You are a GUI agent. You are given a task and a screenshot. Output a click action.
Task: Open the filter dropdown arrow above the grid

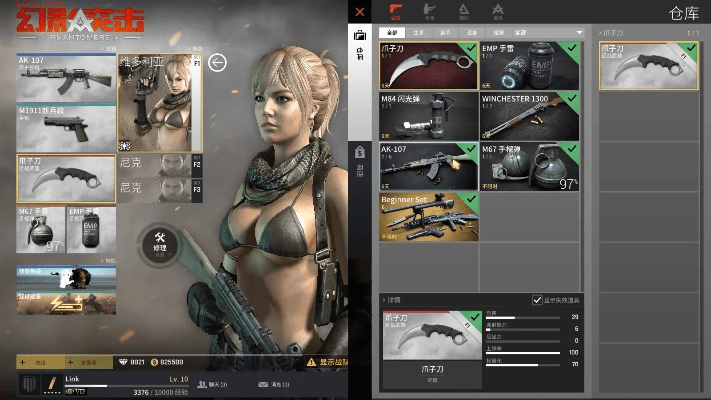[579, 33]
